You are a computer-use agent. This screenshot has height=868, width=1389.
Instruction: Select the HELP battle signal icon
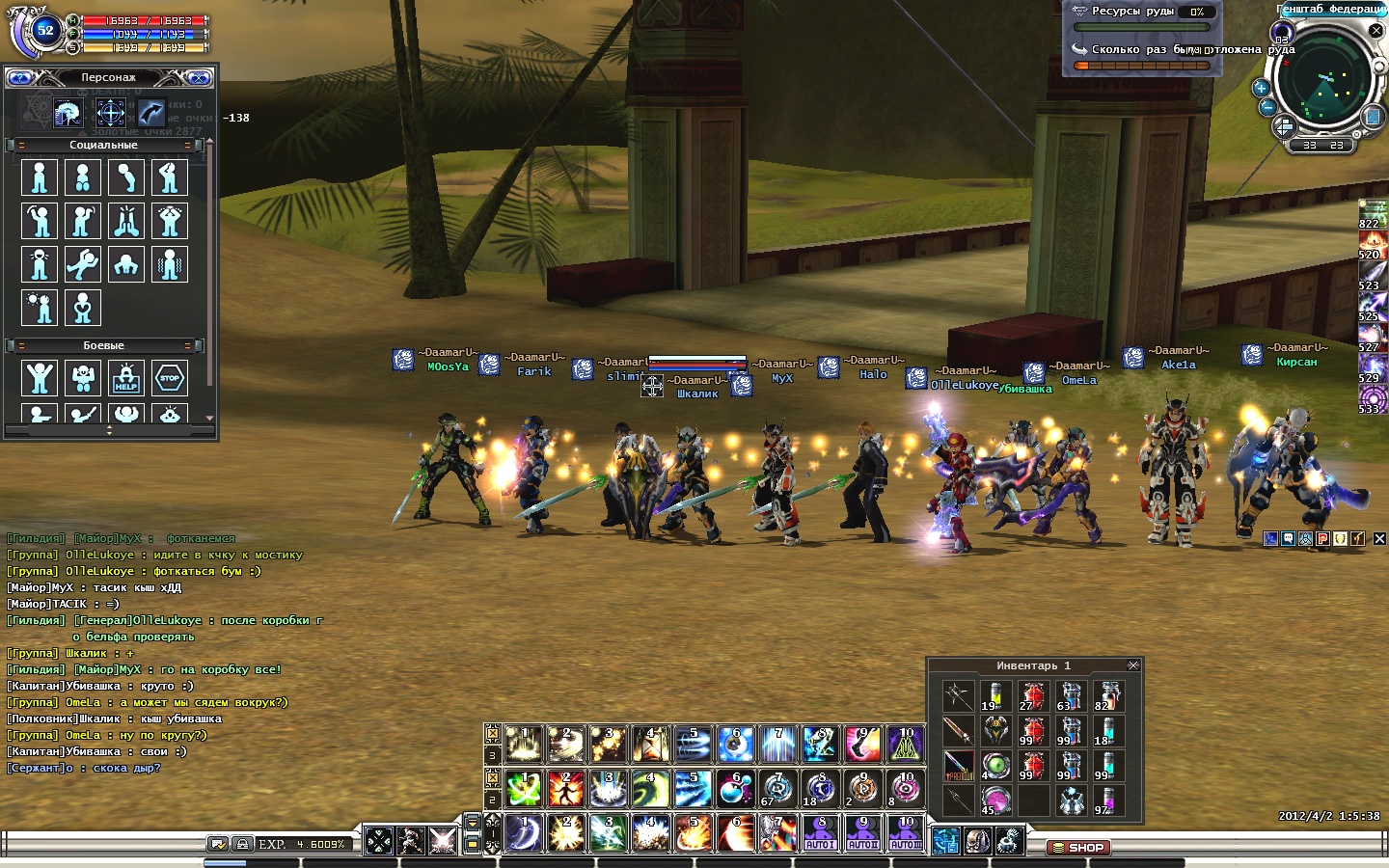[x=126, y=378]
